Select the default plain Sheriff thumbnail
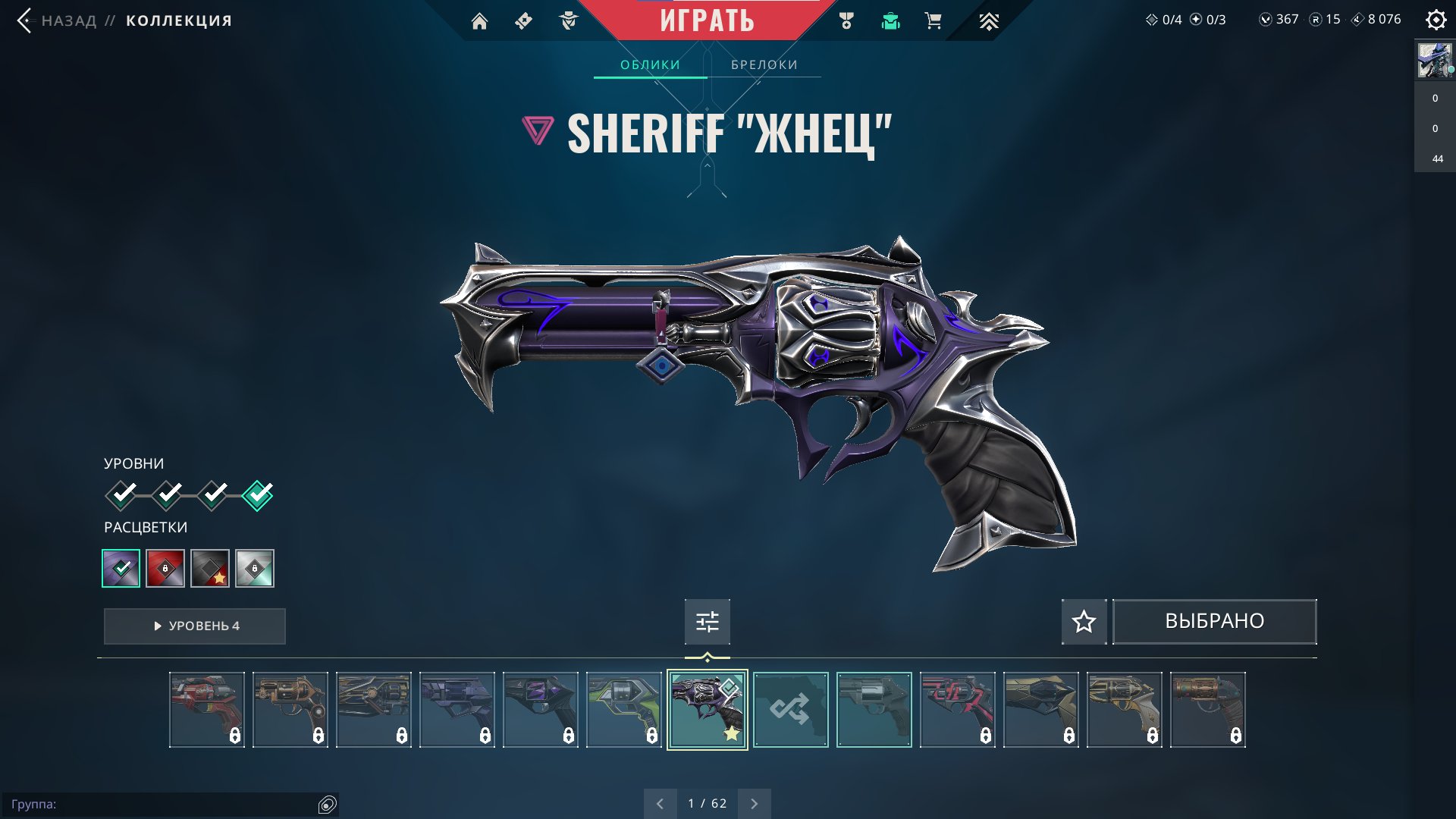The image size is (1456, 819). (874, 710)
